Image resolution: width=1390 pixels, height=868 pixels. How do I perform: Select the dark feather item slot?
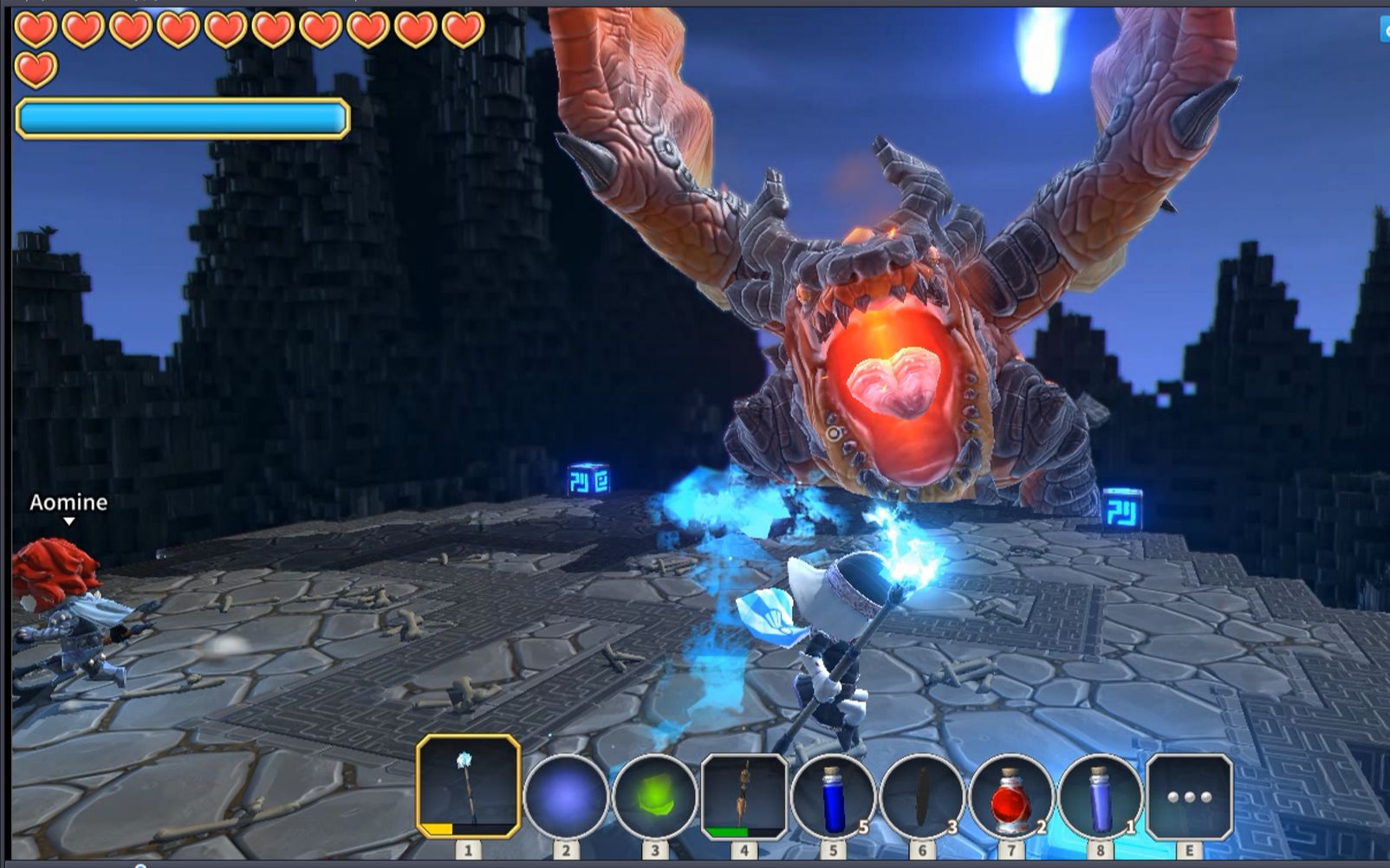pos(922,796)
